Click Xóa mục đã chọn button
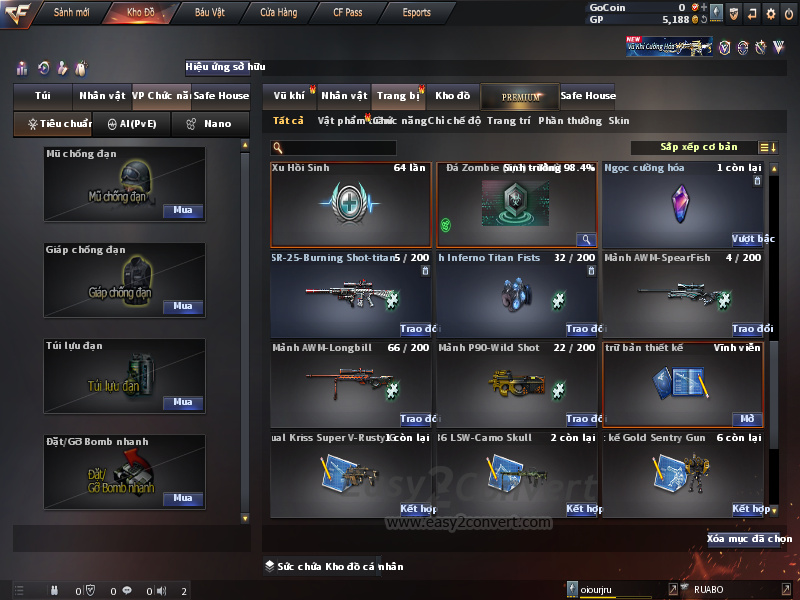Image resolution: width=800 pixels, height=600 pixels. point(748,539)
